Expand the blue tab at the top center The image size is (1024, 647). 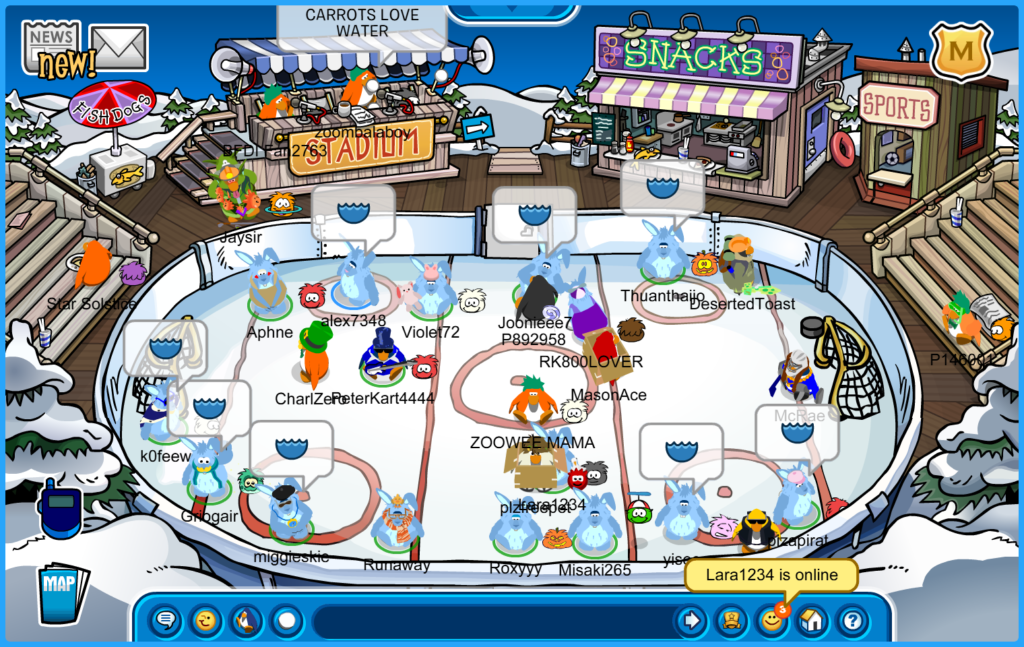pyautogui.click(x=513, y=12)
